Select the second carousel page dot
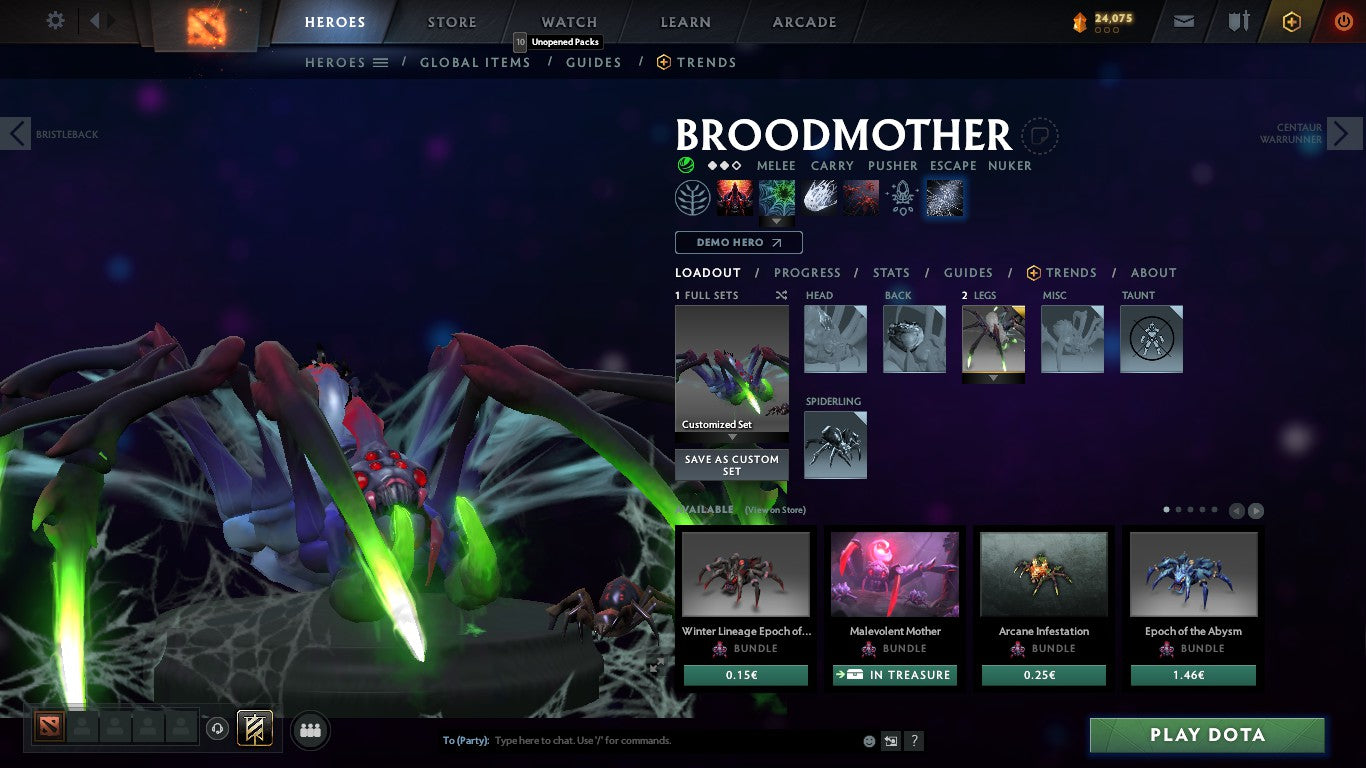The height and width of the screenshot is (768, 1366). [x=1178, y=509]
